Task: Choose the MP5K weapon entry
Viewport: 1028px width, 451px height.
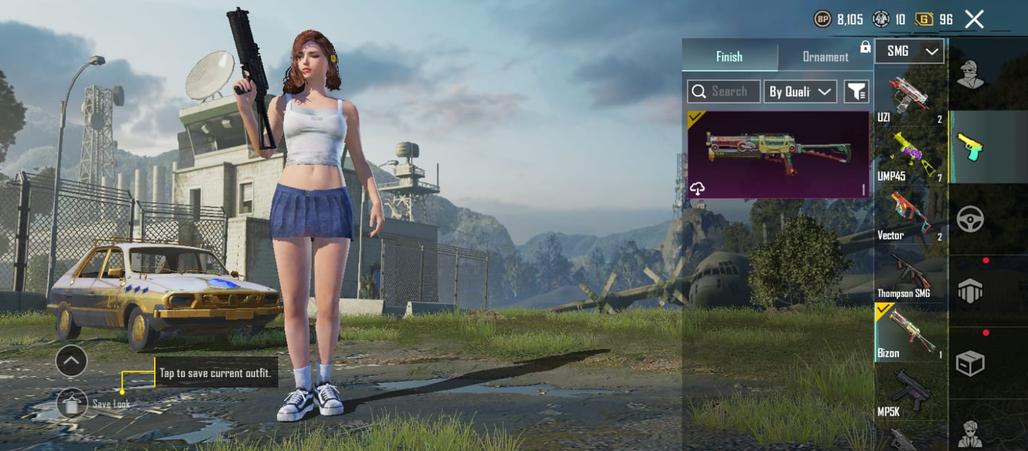Action: tap(909, 392)
